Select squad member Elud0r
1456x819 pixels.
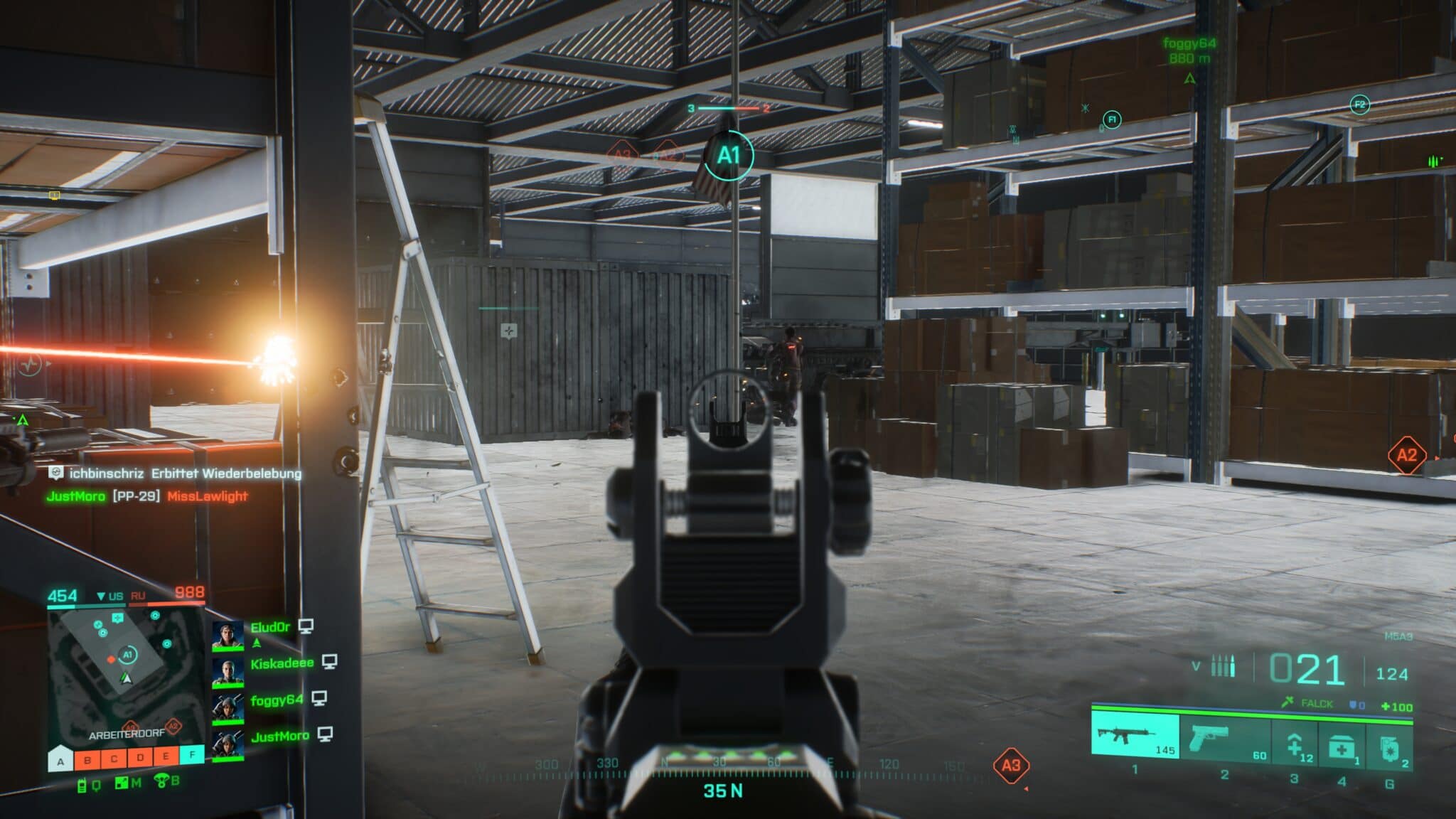click(270, 627)
